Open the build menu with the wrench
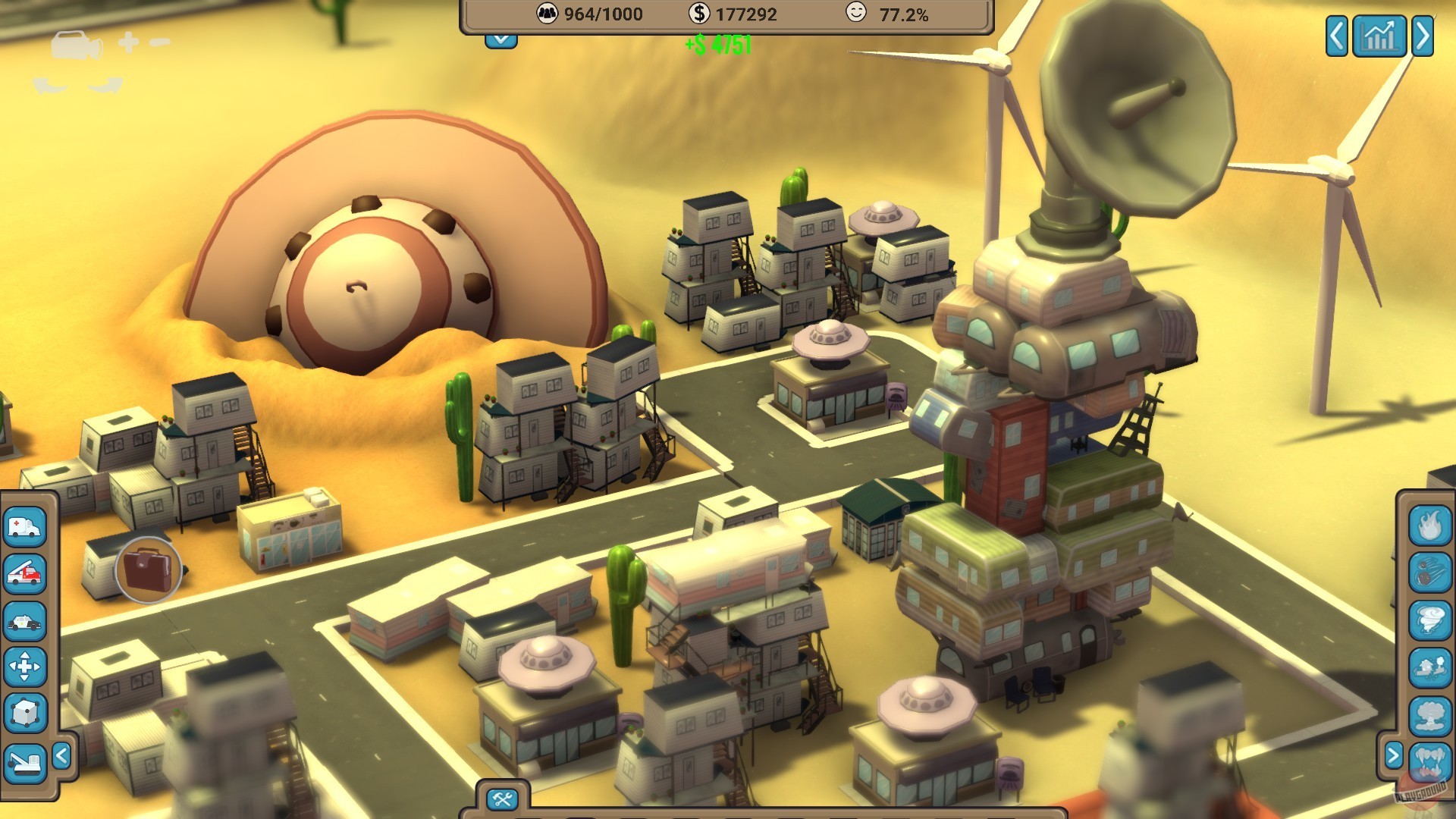 (500, 798)
